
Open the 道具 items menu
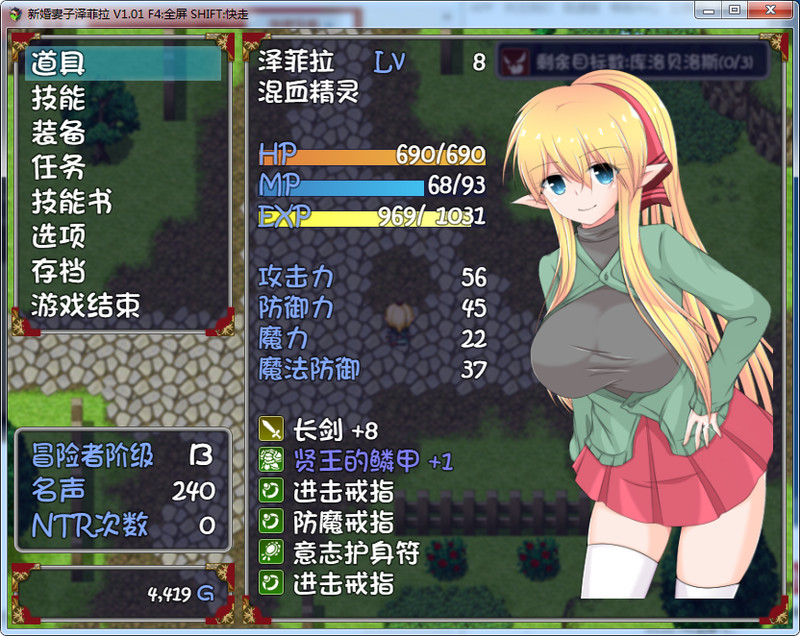[x=58, y=64]
